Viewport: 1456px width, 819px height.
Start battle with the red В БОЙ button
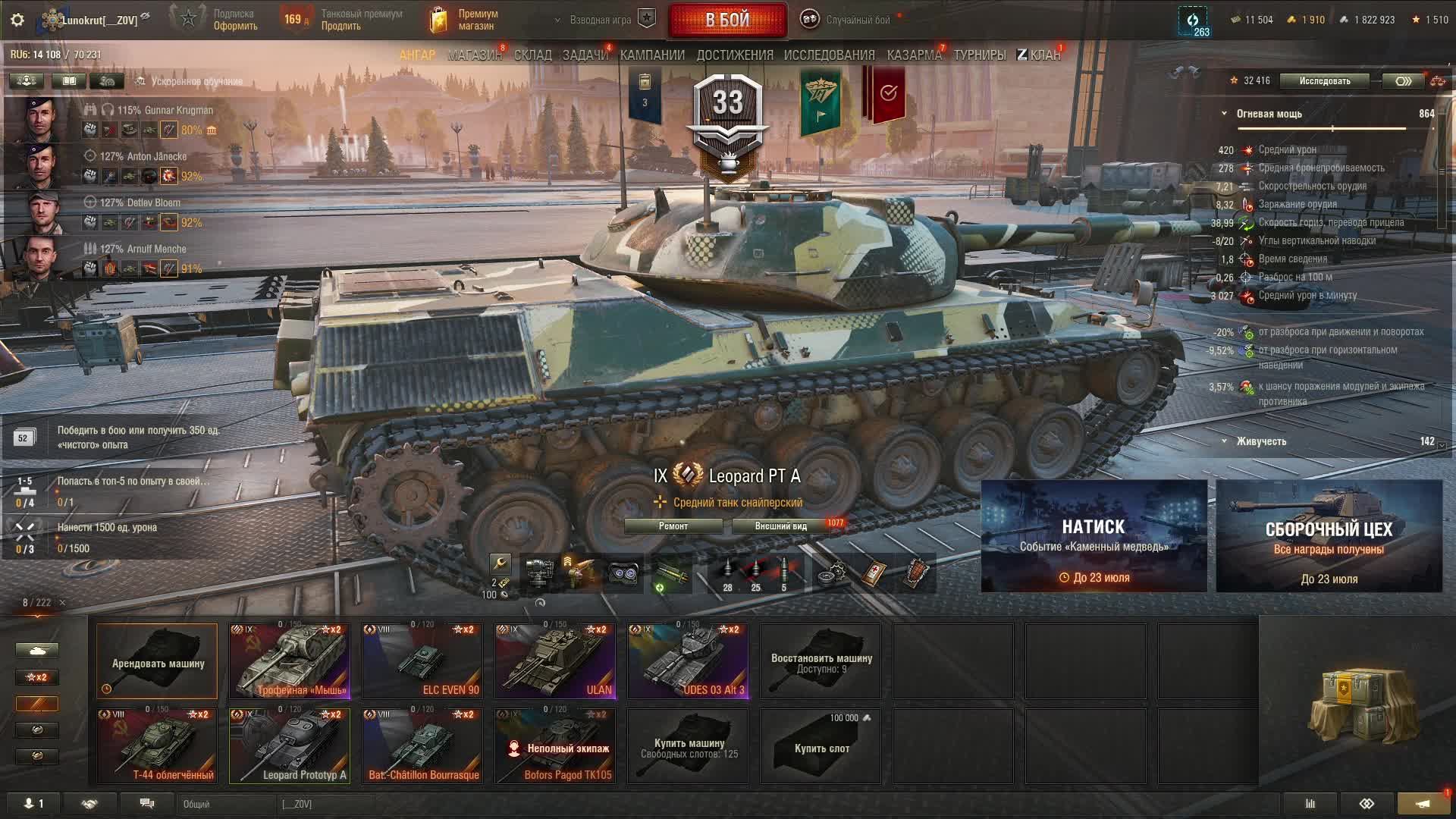click(727, 20)
